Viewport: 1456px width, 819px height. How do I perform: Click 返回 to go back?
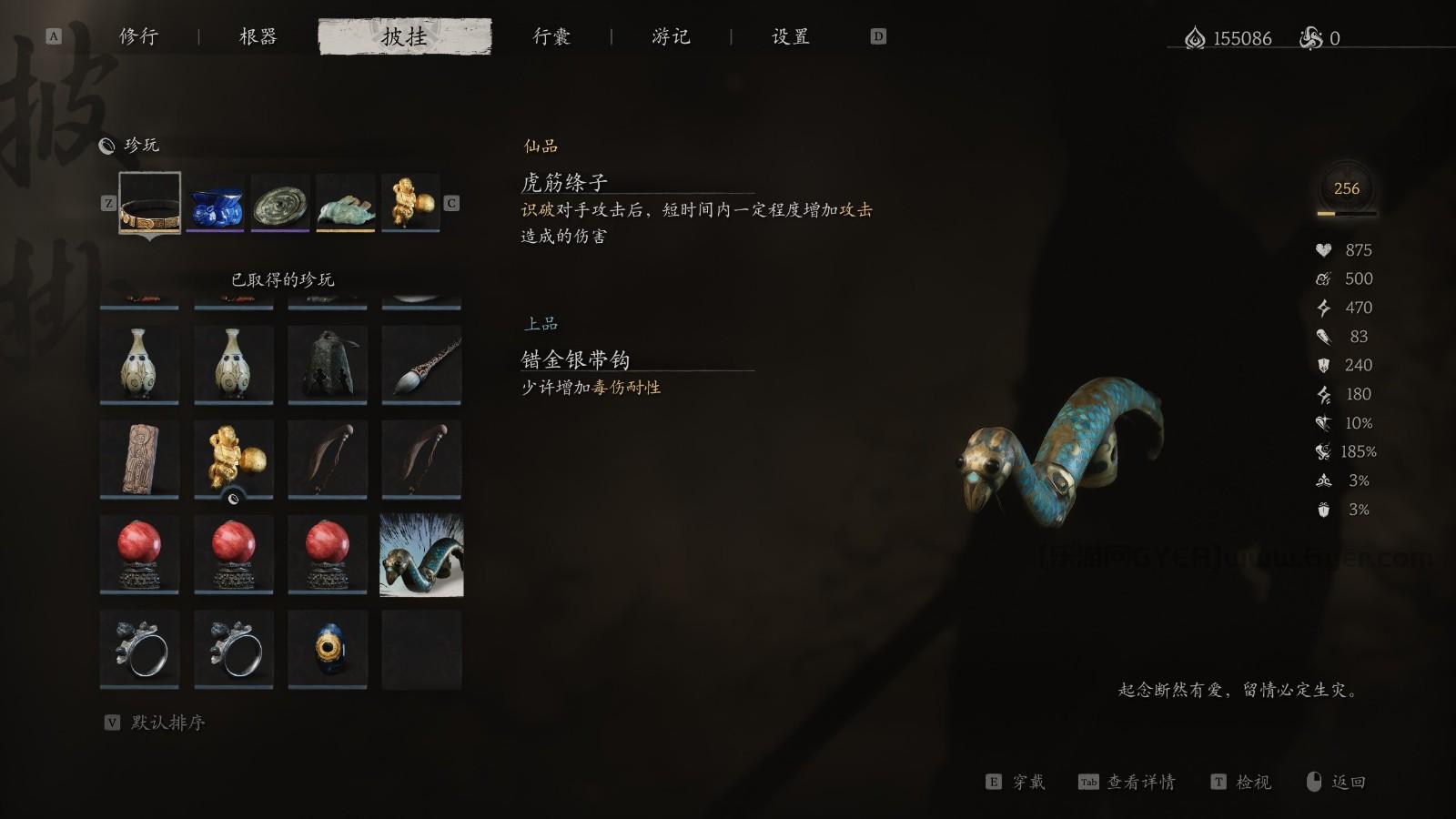1347,781
